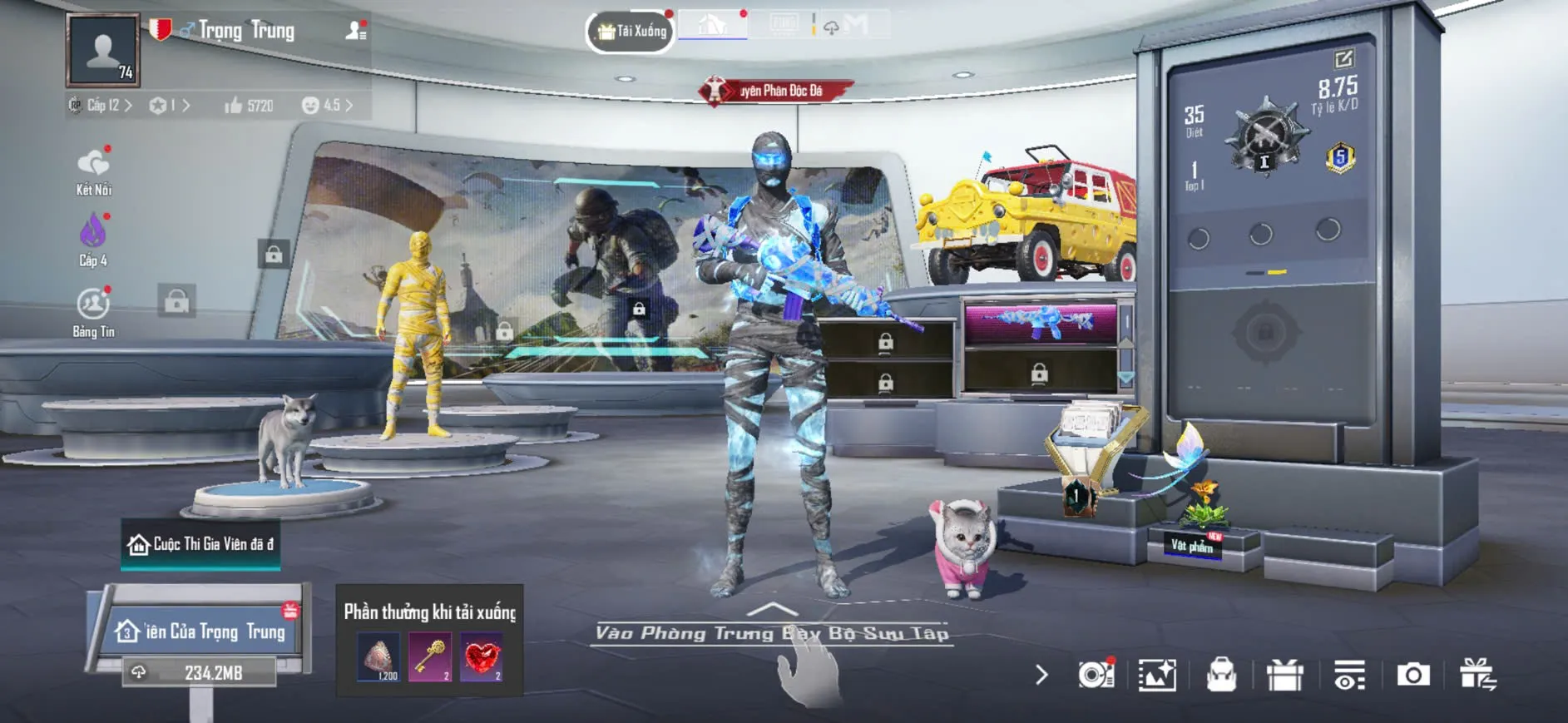Open the Vật phẩm items label
Image resolution: width=1568 pixels, height=723 pixels.
pyautogui.click(x=1192, y=545)
